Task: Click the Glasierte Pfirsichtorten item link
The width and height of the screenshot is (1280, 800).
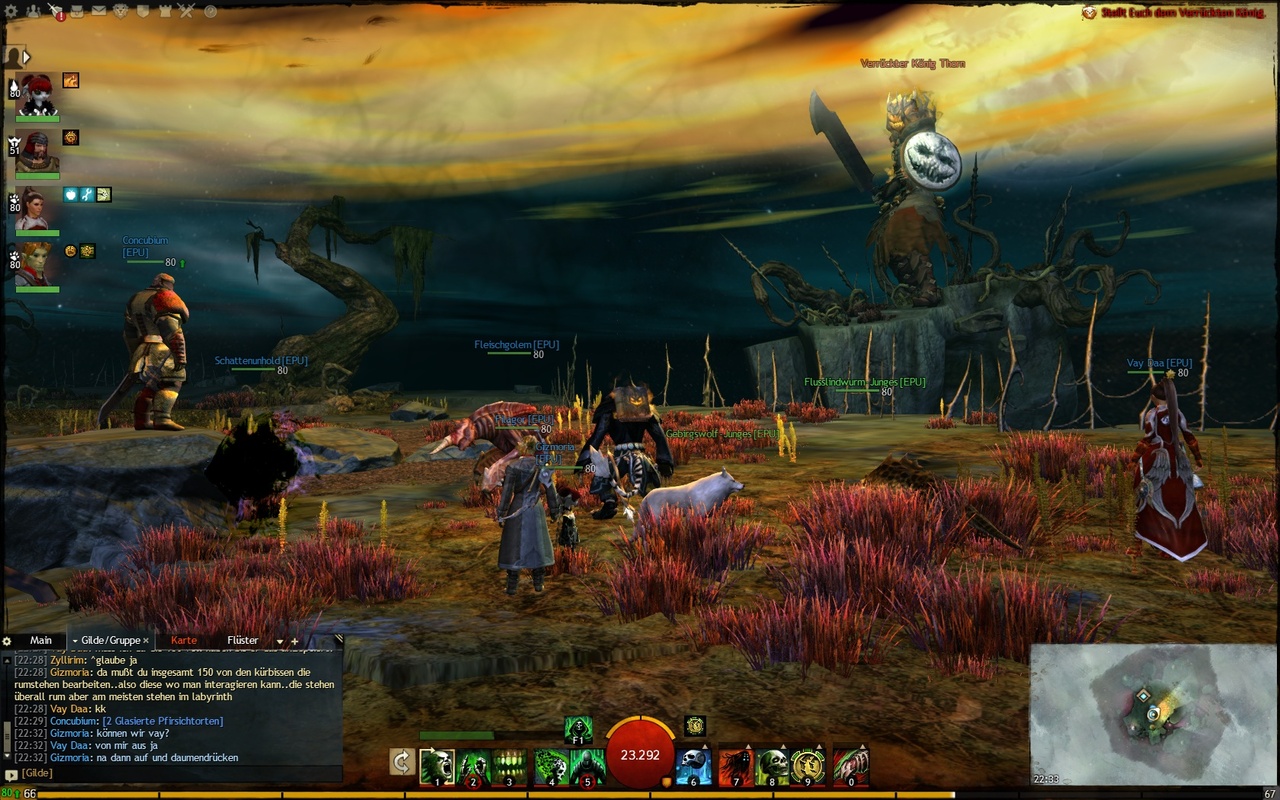Action: pyautogui.click(x=162, y=721)
